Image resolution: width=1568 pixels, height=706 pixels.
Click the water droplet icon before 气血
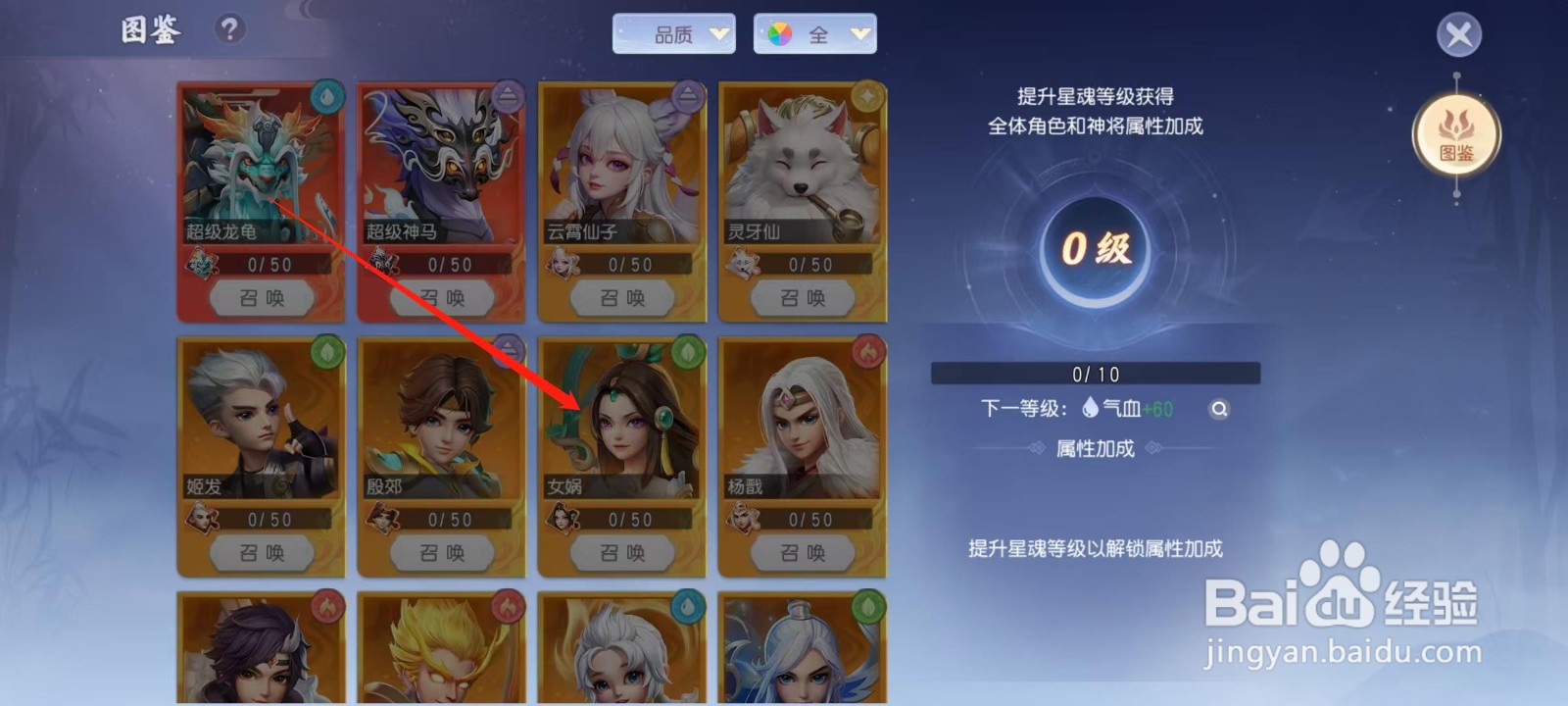[x=1089, y=409]
